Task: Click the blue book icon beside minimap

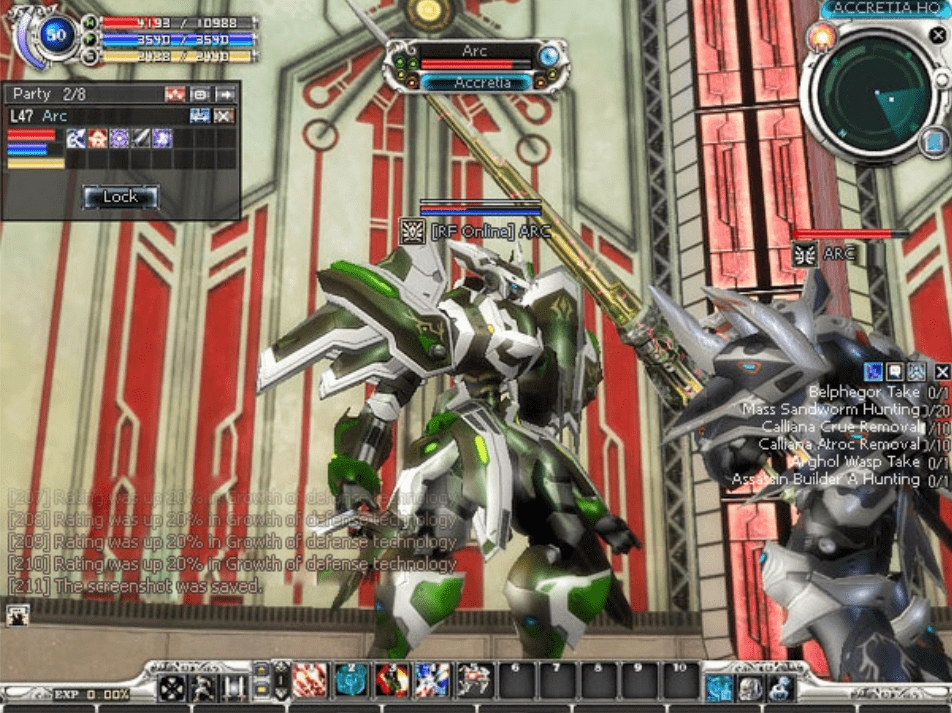Action: click(933, 143)
